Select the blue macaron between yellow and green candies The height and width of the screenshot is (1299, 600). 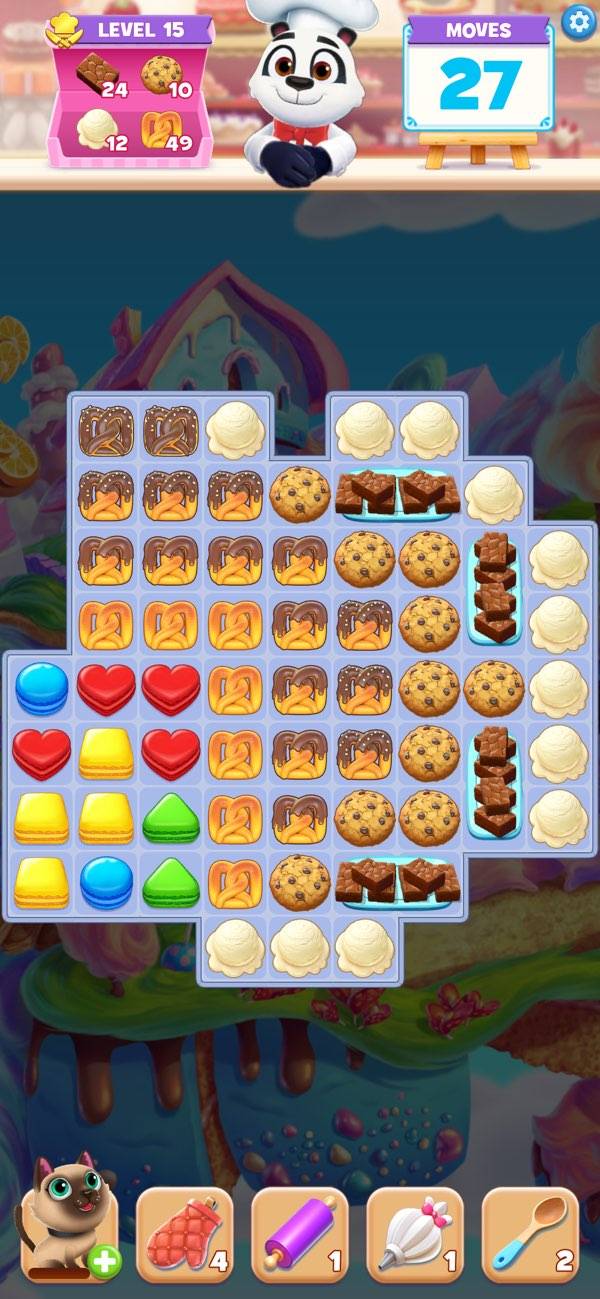(106, 881)
